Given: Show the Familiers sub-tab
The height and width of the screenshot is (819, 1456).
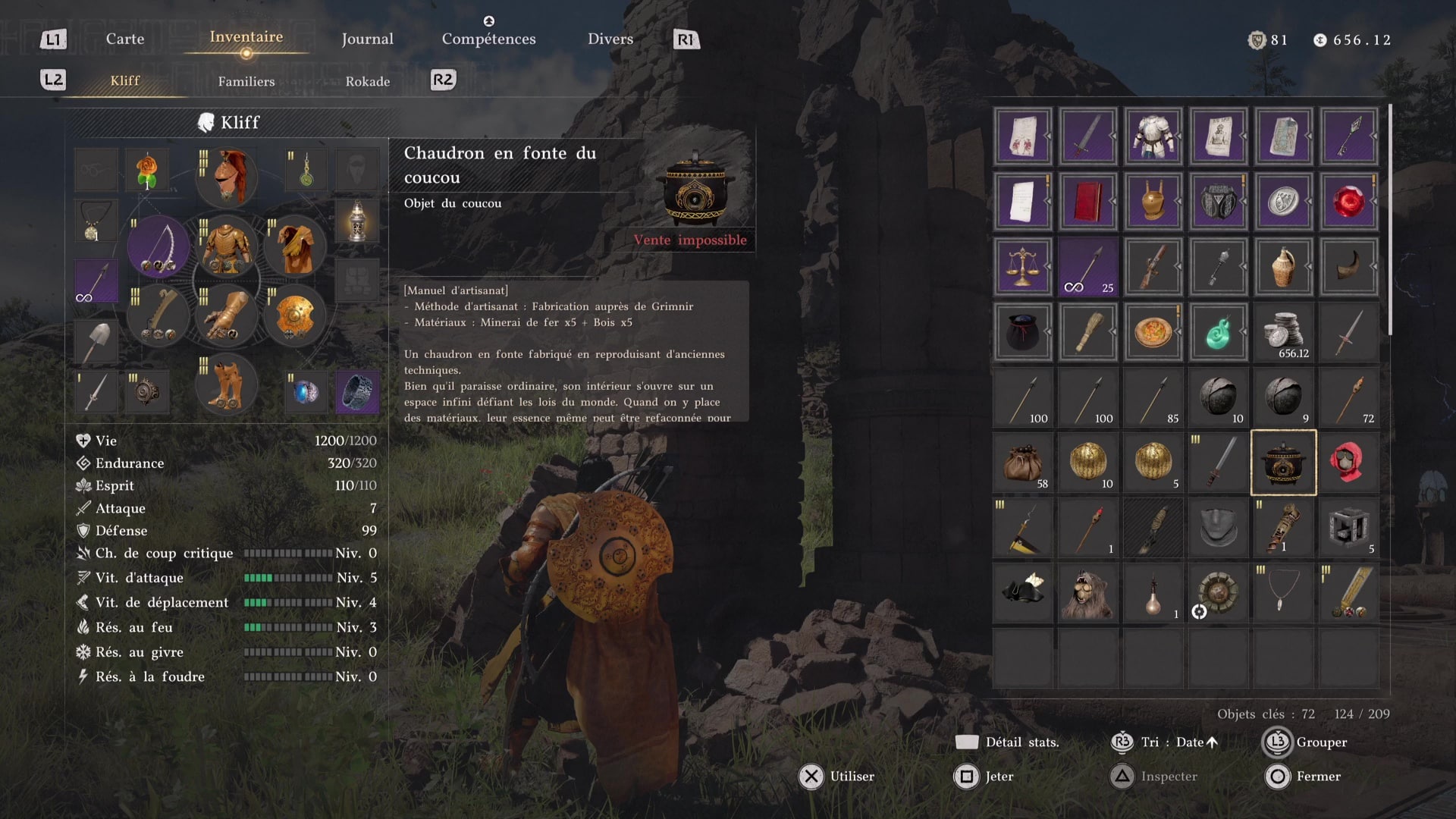Looking at the screenshot, I should (x=246, y=81).
